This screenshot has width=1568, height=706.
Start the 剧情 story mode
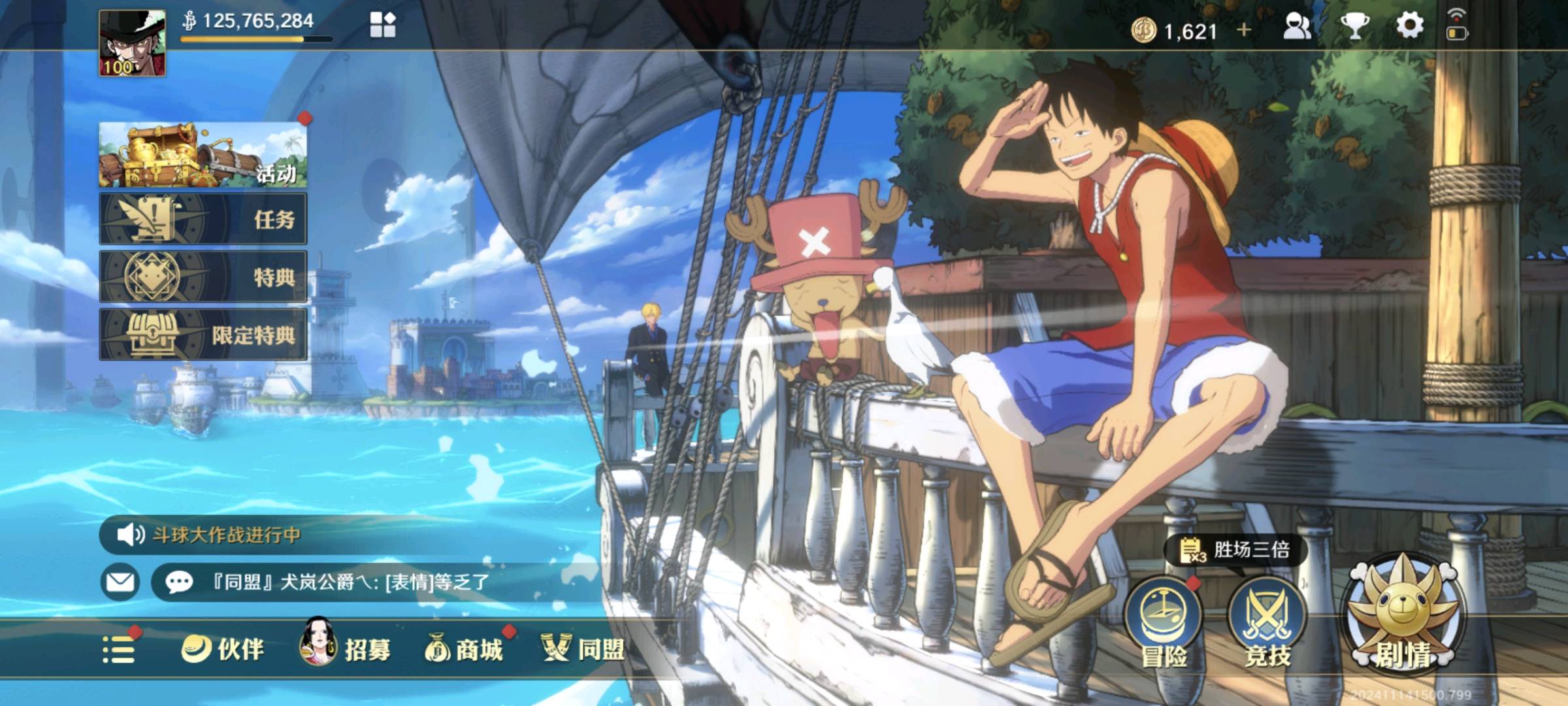[x=1403, y=618]
